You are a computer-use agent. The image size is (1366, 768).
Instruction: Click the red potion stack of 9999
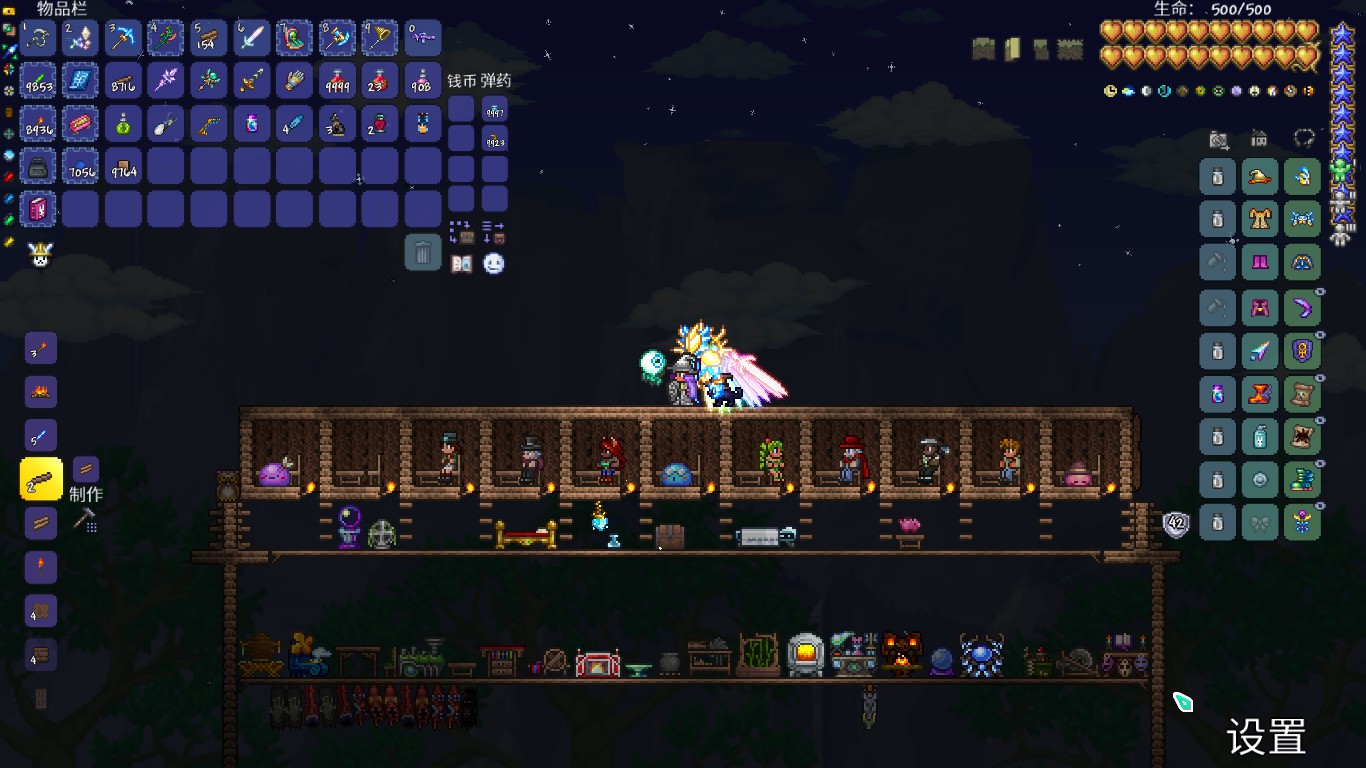pyautogui.click(x=337, y=81)
